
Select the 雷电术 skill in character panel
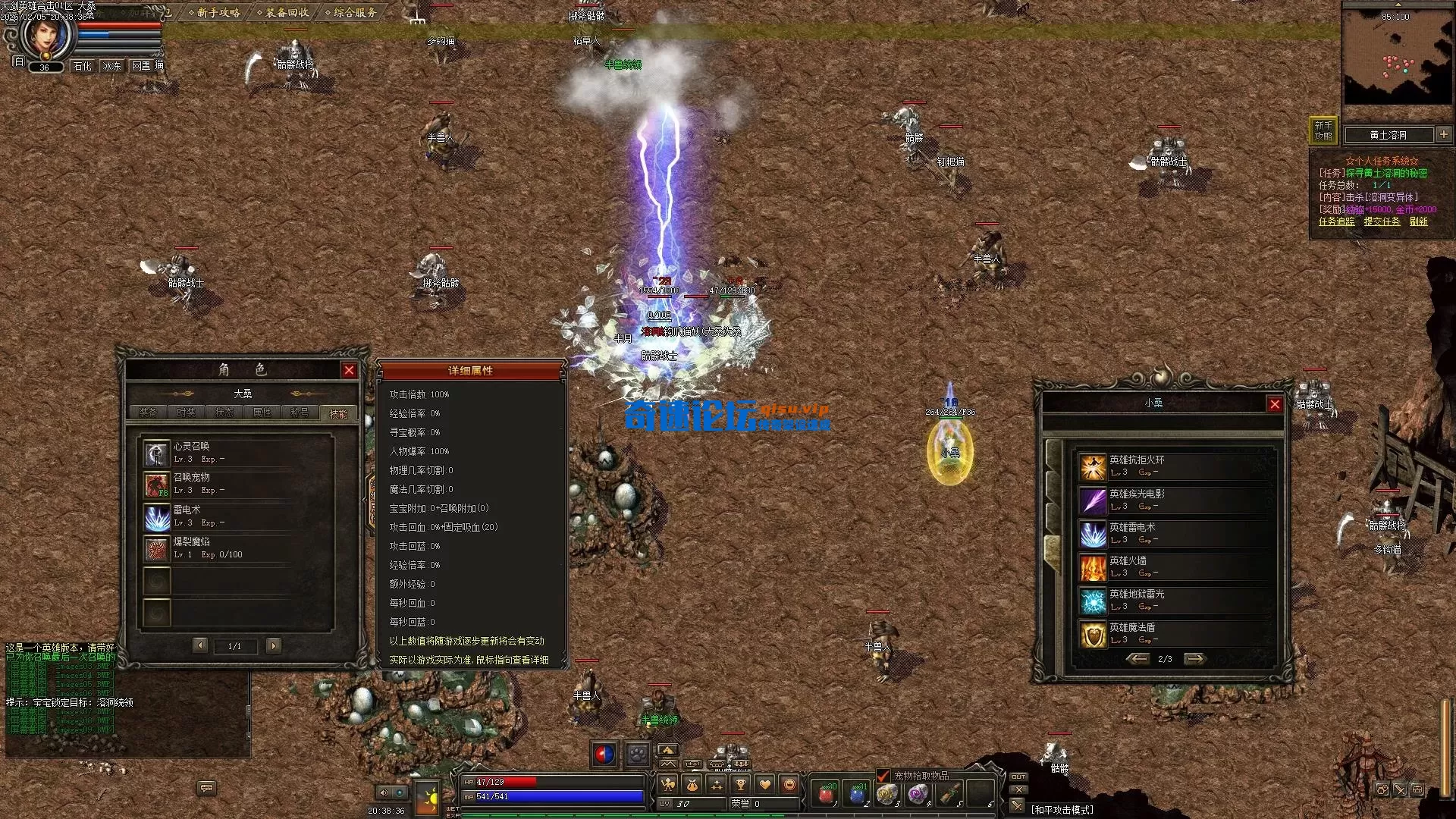pyautogui.click(x=158, y=518)
